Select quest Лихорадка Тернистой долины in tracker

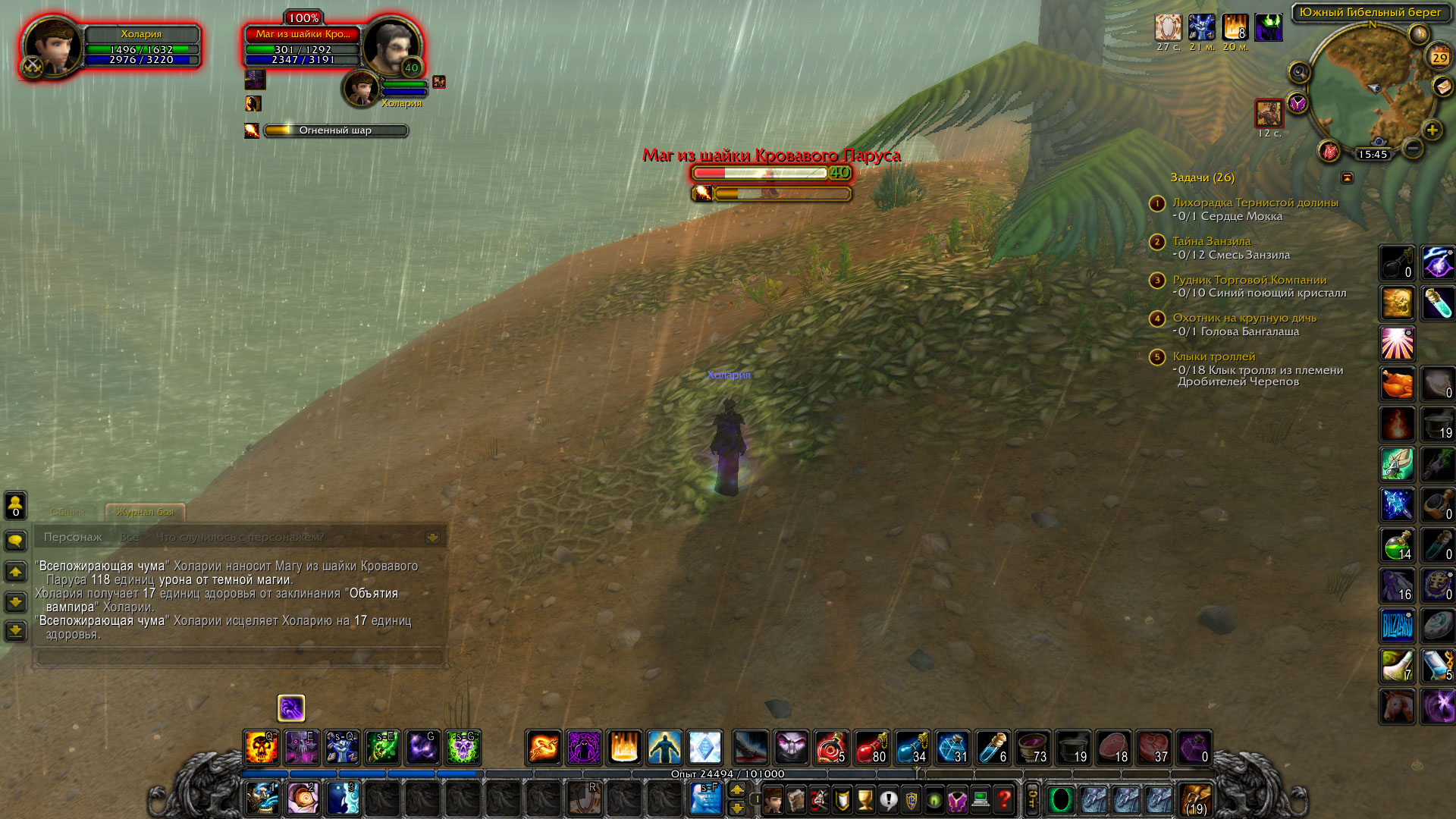1255,202
